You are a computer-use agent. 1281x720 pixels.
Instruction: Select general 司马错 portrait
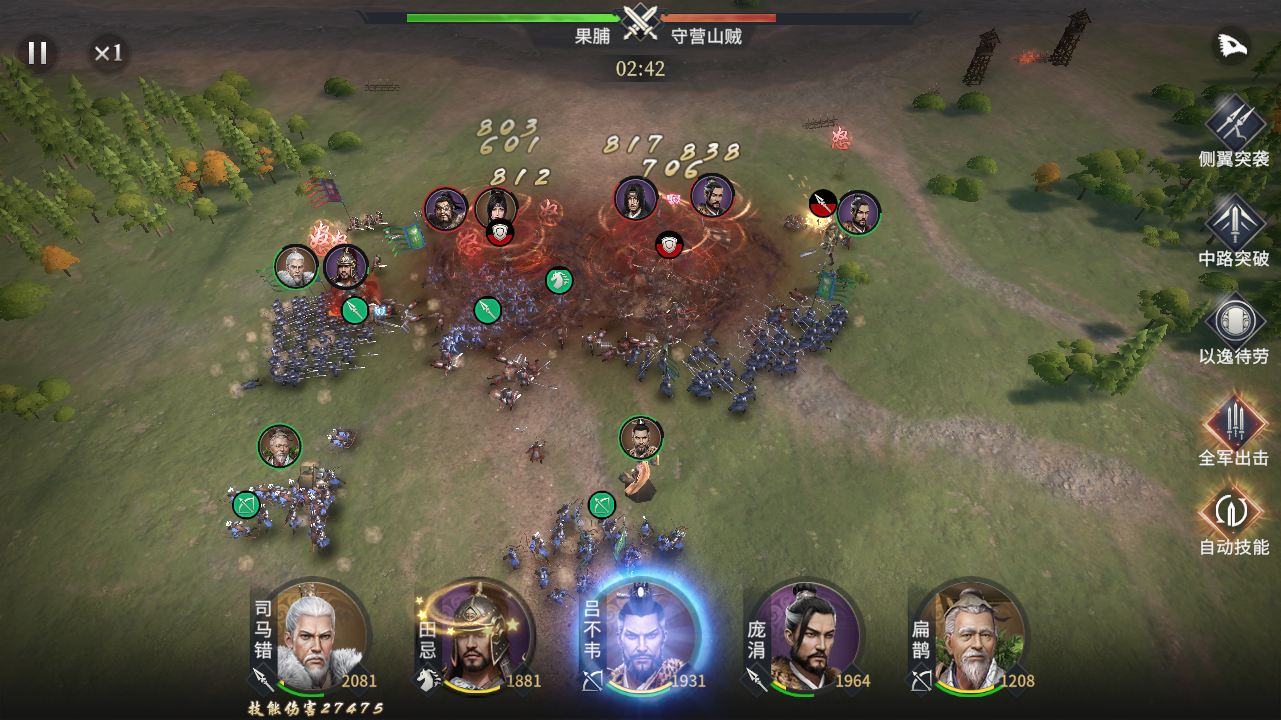[320, 635]
